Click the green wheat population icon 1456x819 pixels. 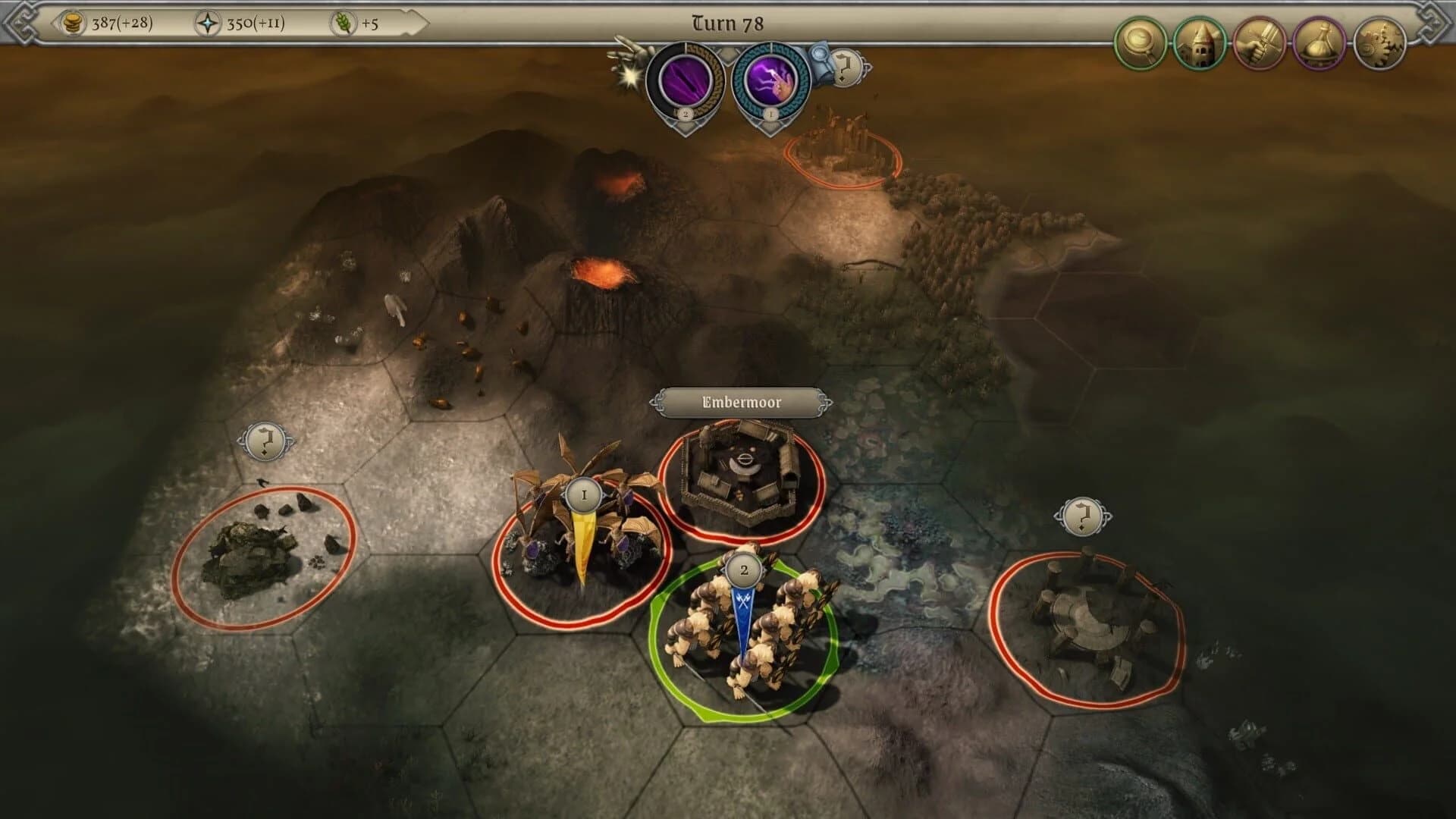pos(343,23)
